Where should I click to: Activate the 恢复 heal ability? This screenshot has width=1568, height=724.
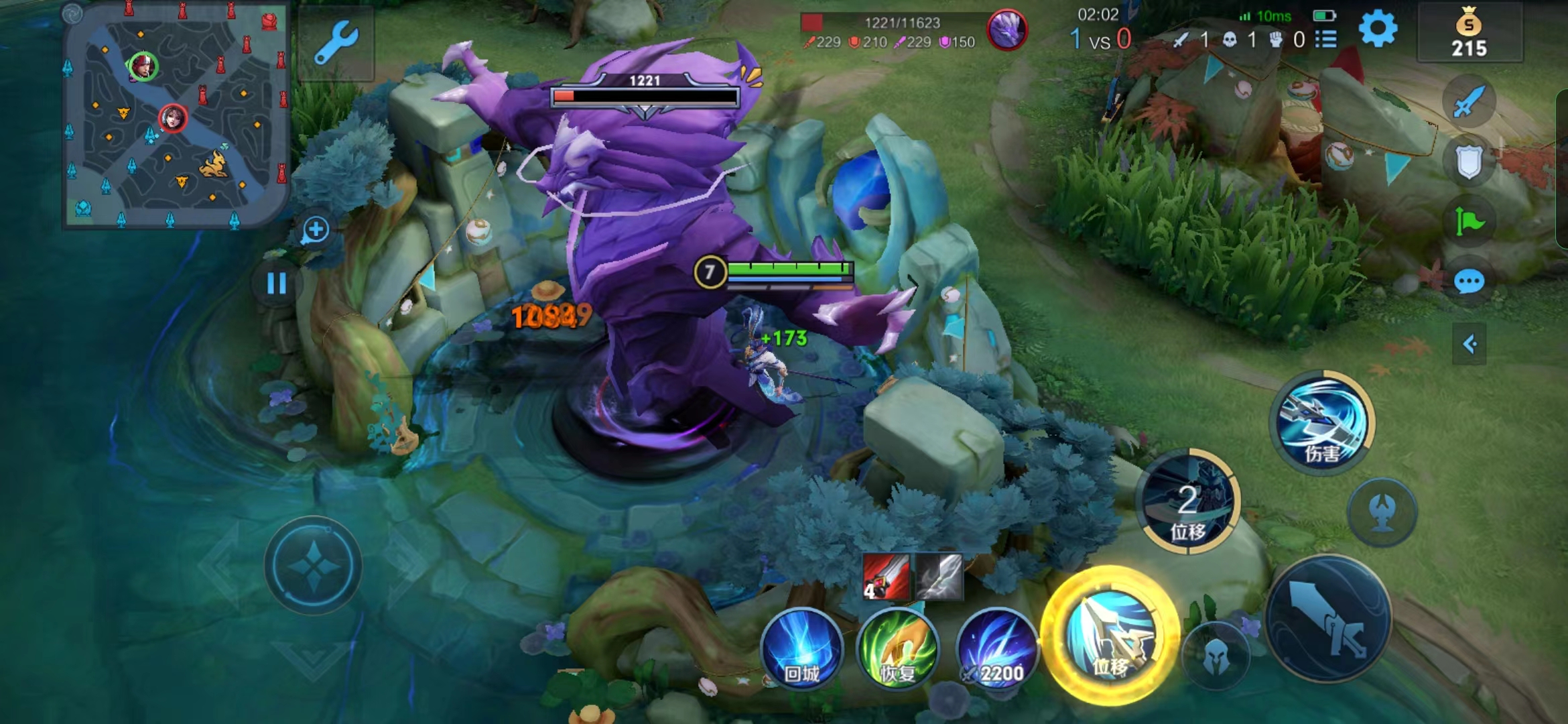coord(898,648)
